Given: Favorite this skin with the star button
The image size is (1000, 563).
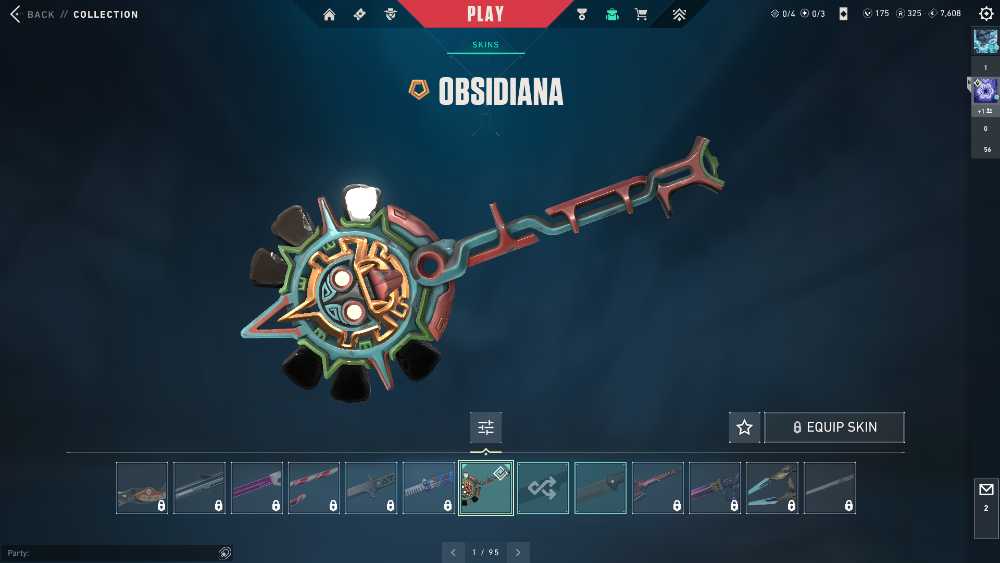Looking at the screenshot, I should point(744,427).
